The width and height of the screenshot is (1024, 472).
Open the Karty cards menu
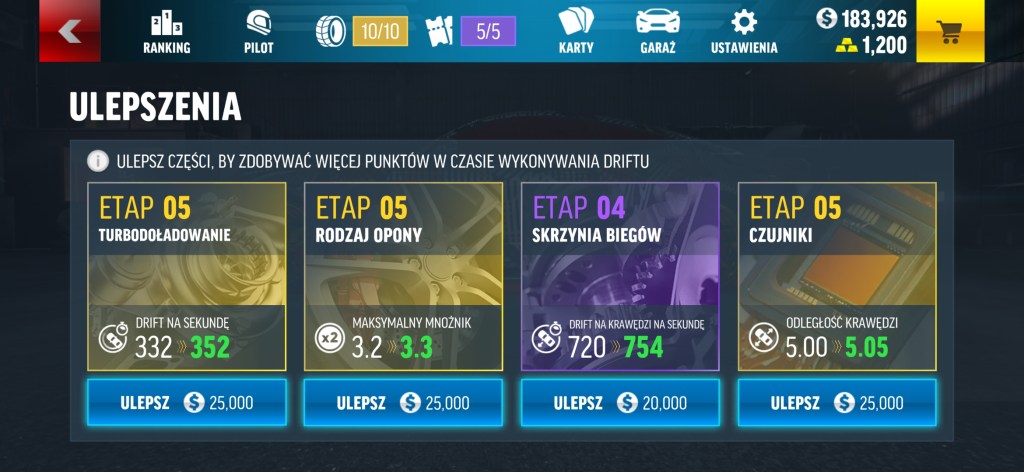coord(575,31)
